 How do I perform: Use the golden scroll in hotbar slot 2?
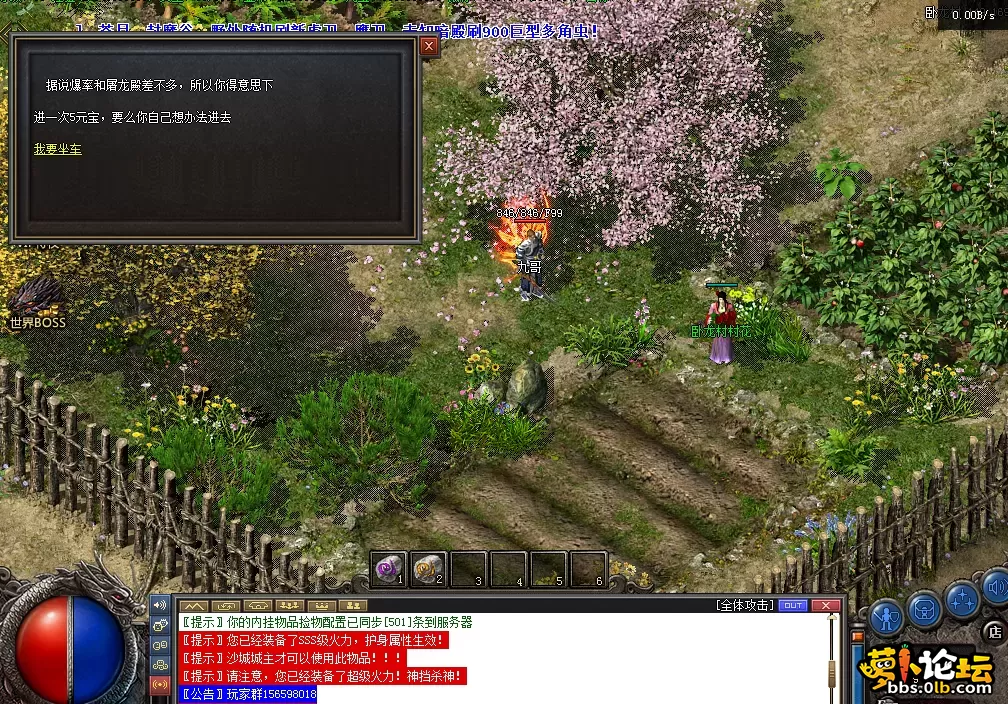[x=428, y=569]
